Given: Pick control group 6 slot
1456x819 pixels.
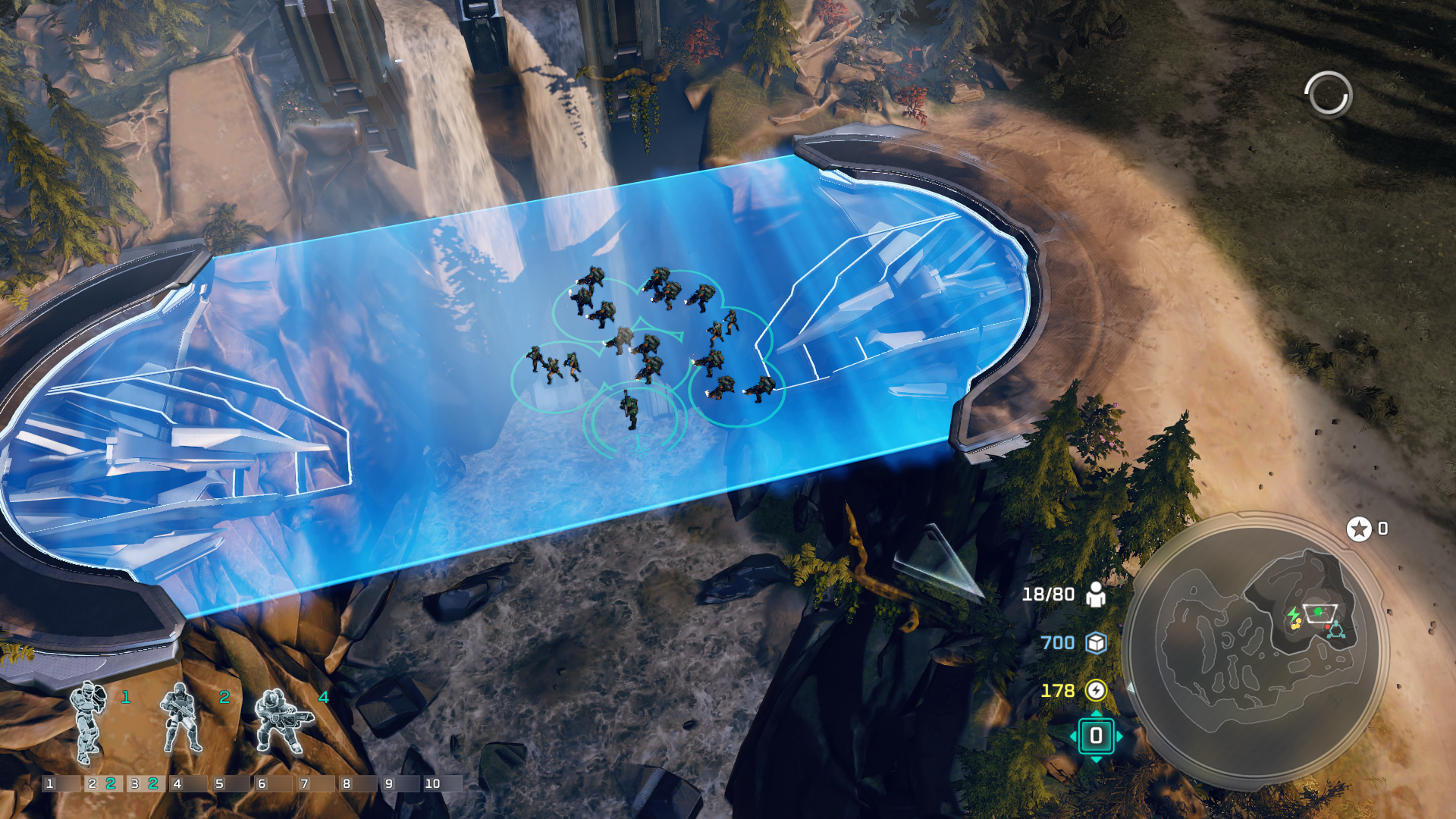Looking at the screenshot, I should click(x=273, y=783).
